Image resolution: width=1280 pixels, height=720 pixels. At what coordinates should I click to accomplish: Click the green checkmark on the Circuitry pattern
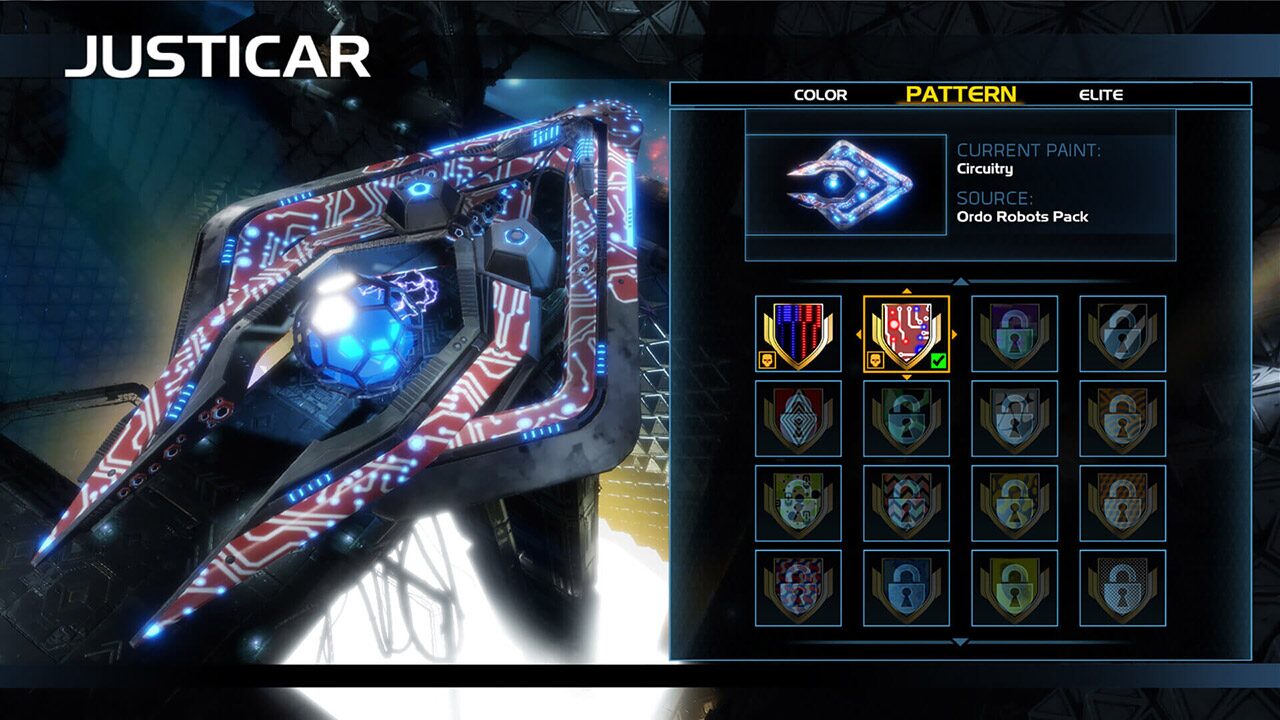[938, 360]
